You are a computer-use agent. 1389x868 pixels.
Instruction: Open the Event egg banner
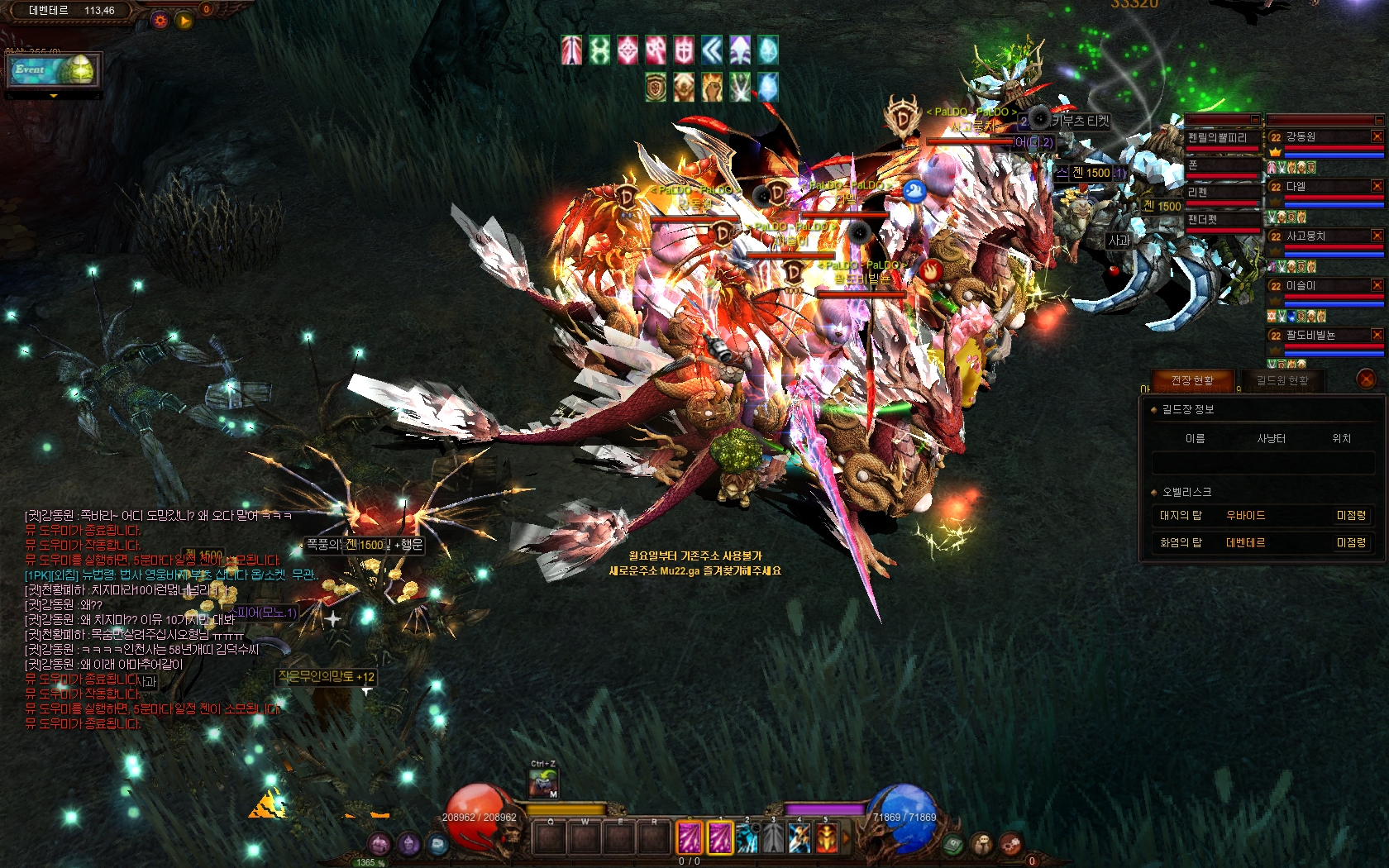[53, 70]
